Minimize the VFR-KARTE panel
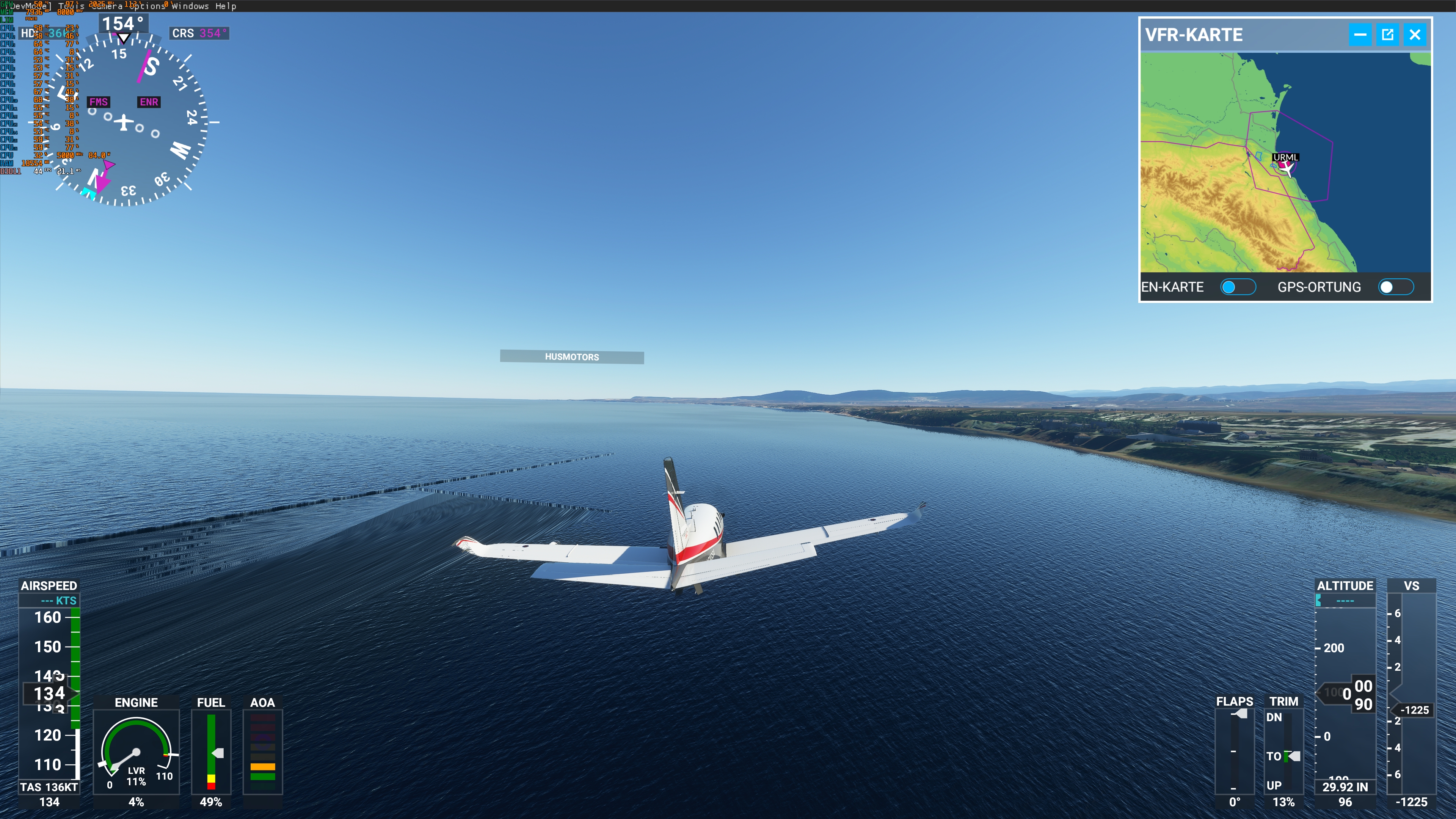 click(1360, 35)
